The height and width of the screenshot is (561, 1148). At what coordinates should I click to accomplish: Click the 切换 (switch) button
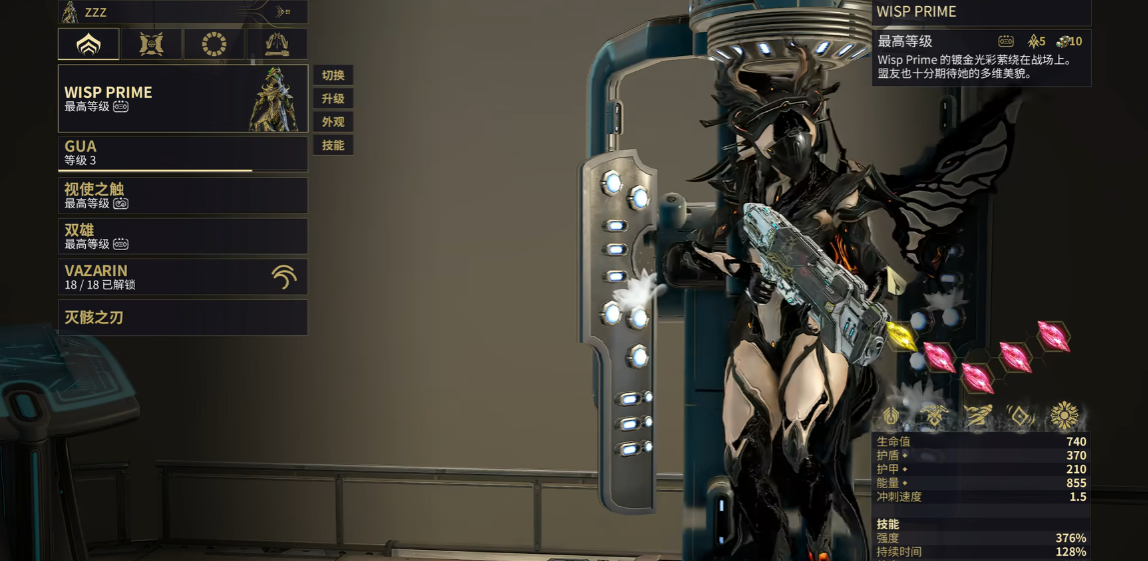pos(333,76)
